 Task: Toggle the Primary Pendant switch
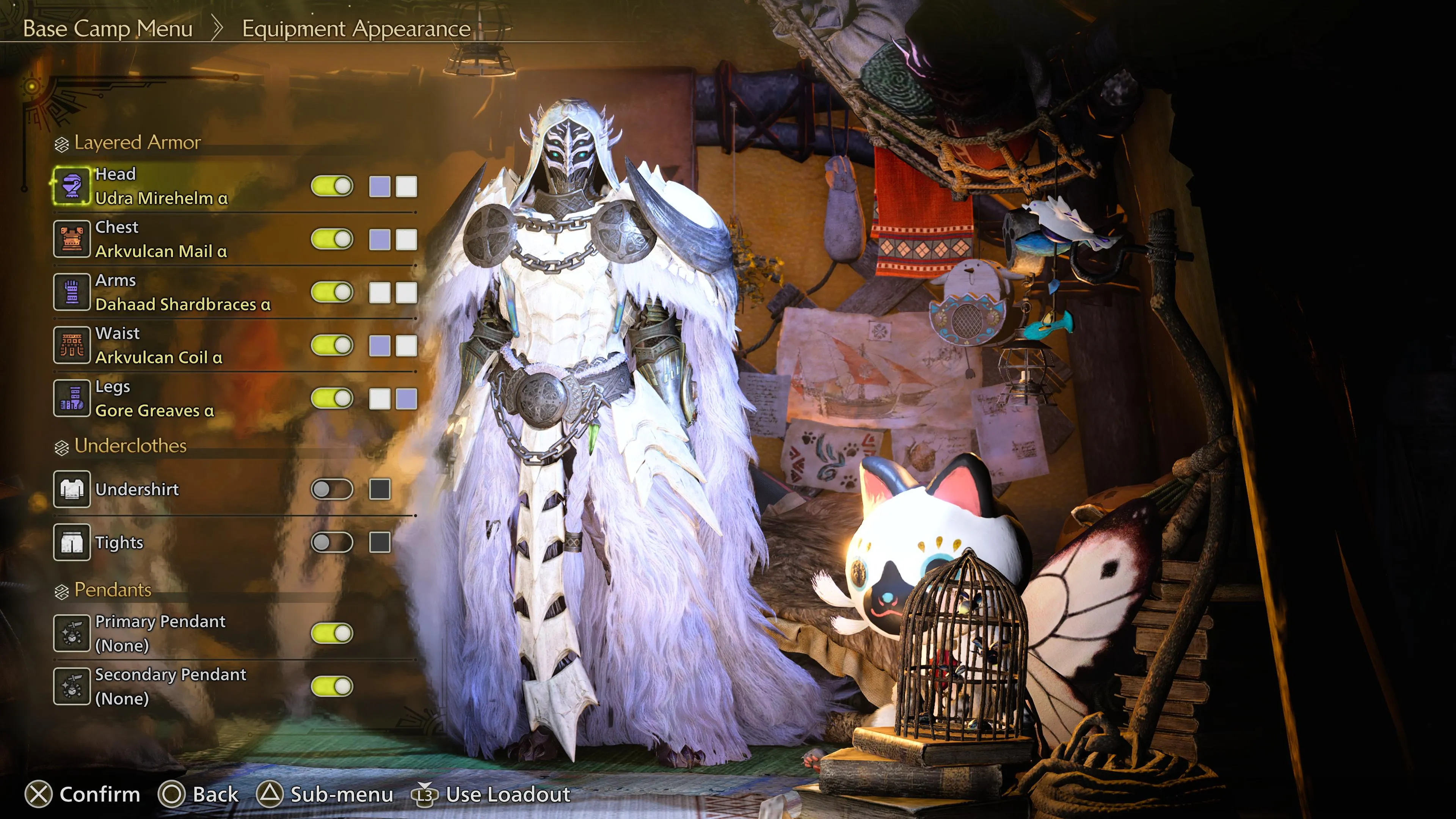(x=333, y=634)
